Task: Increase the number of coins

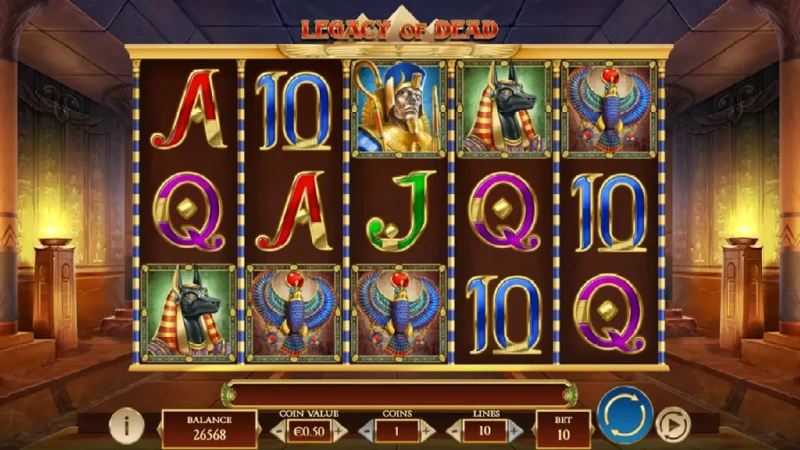Action: pos(428,431)
